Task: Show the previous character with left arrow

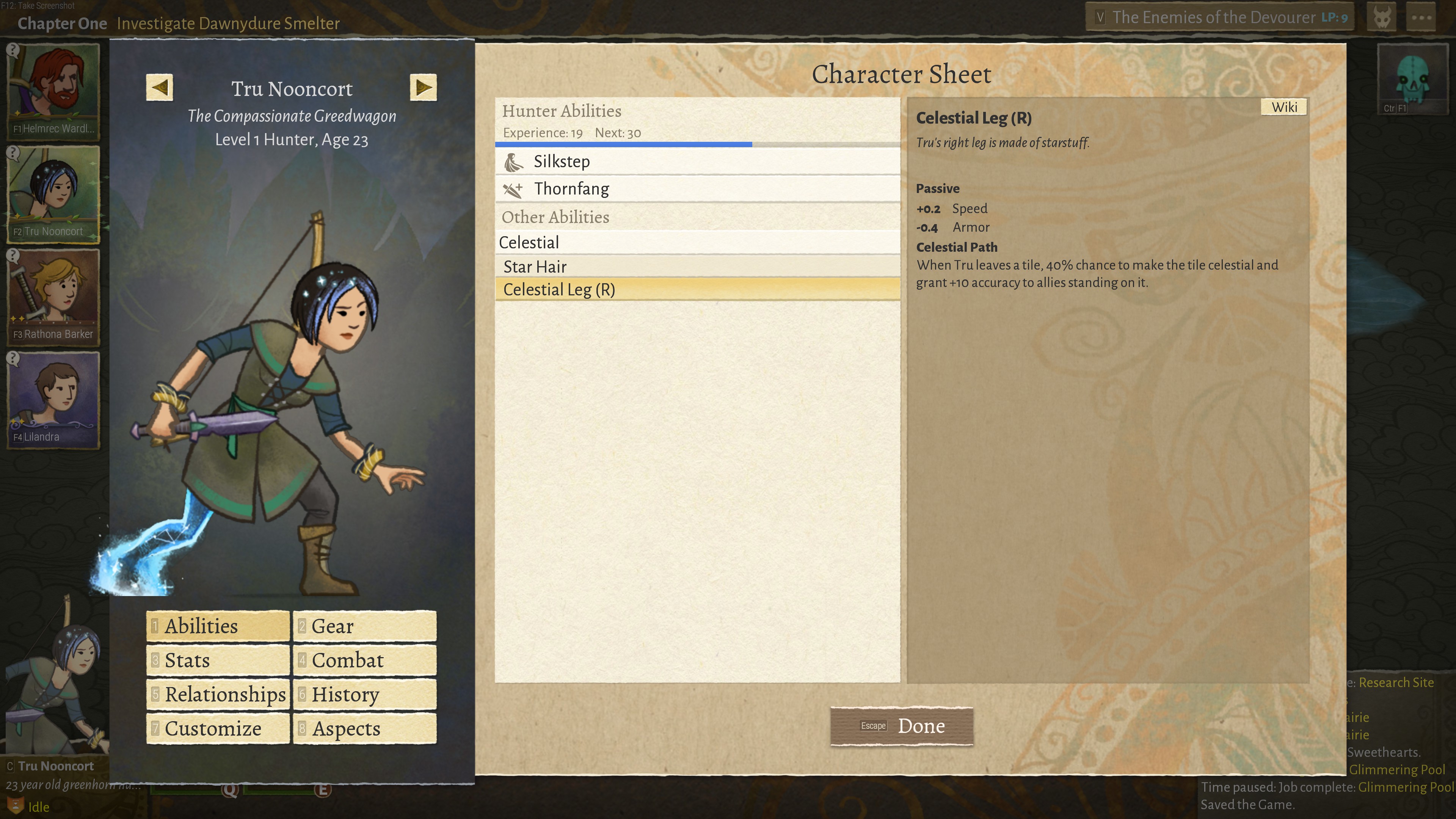Action: 159,88
